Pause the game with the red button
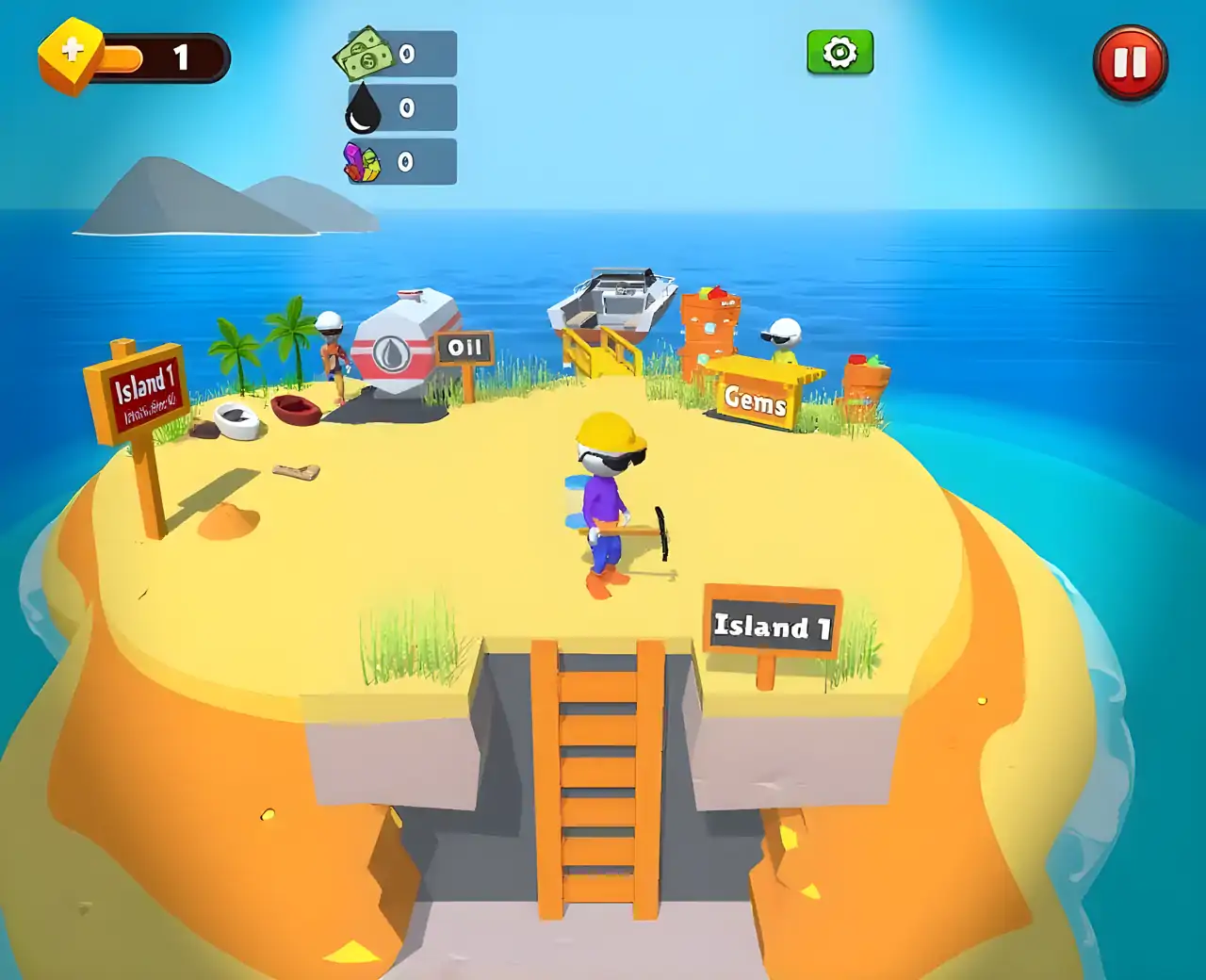Image resolution: width=1206 pixels, height=980 pixels. pyautogui.click(x=1130, y=63)
